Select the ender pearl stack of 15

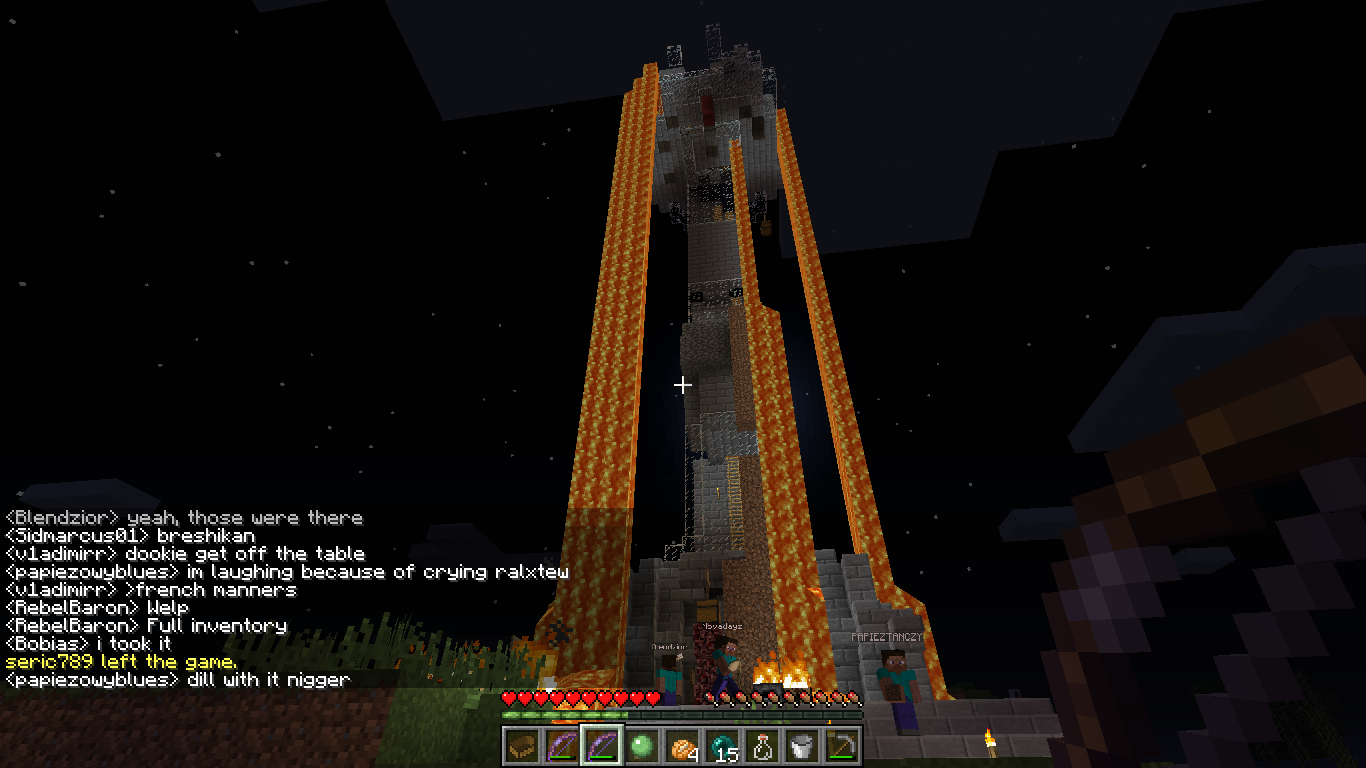[722, 745]
